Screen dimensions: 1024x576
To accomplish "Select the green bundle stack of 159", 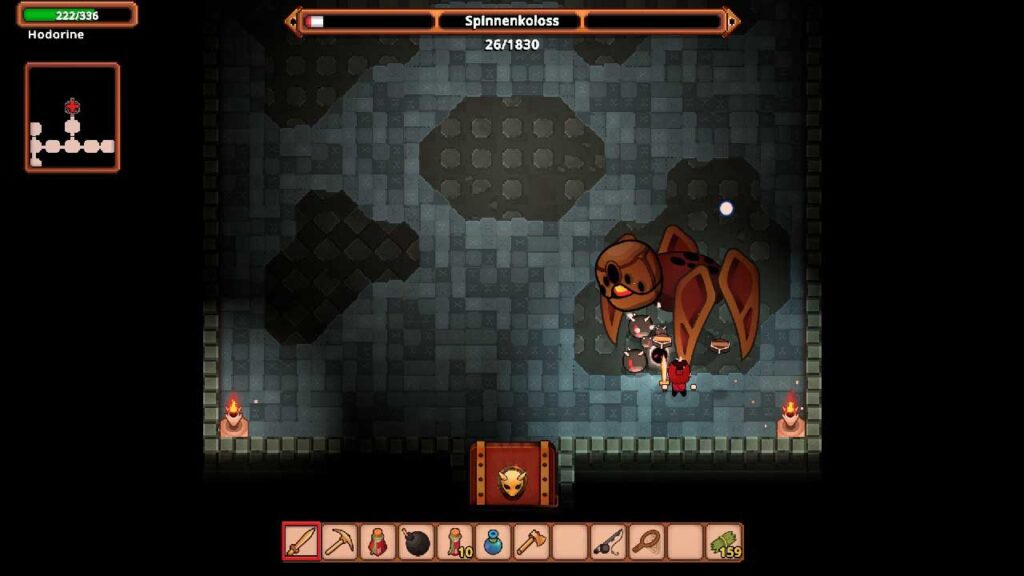I will (x=724, y=542).
